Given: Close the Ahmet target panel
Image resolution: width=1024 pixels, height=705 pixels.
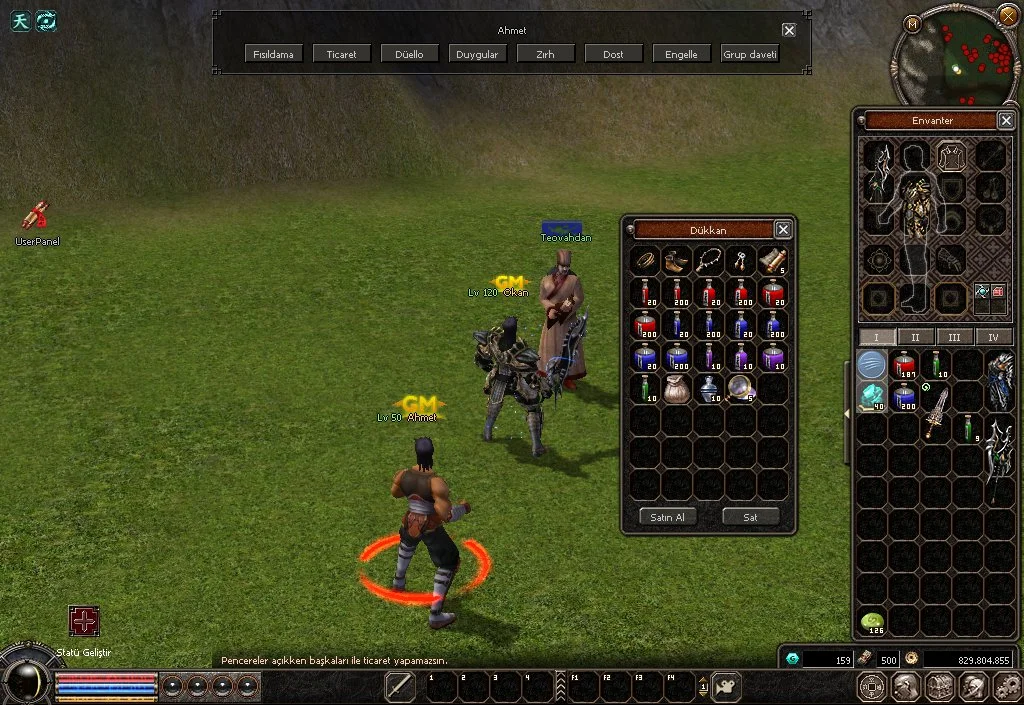Looking at the screenshot, I should tap(789, 30).
